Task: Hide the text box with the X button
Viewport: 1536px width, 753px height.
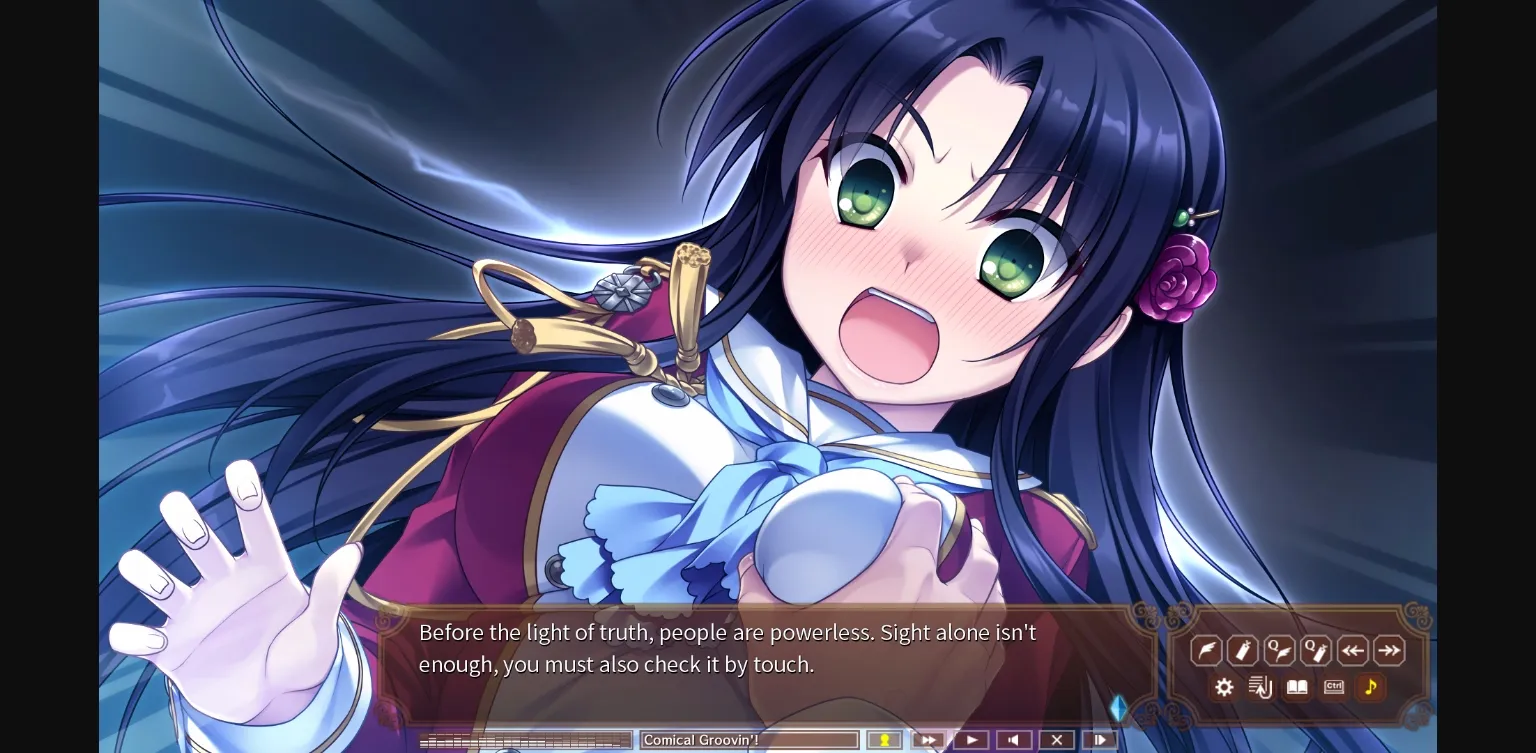Action: pos(1057,740)
